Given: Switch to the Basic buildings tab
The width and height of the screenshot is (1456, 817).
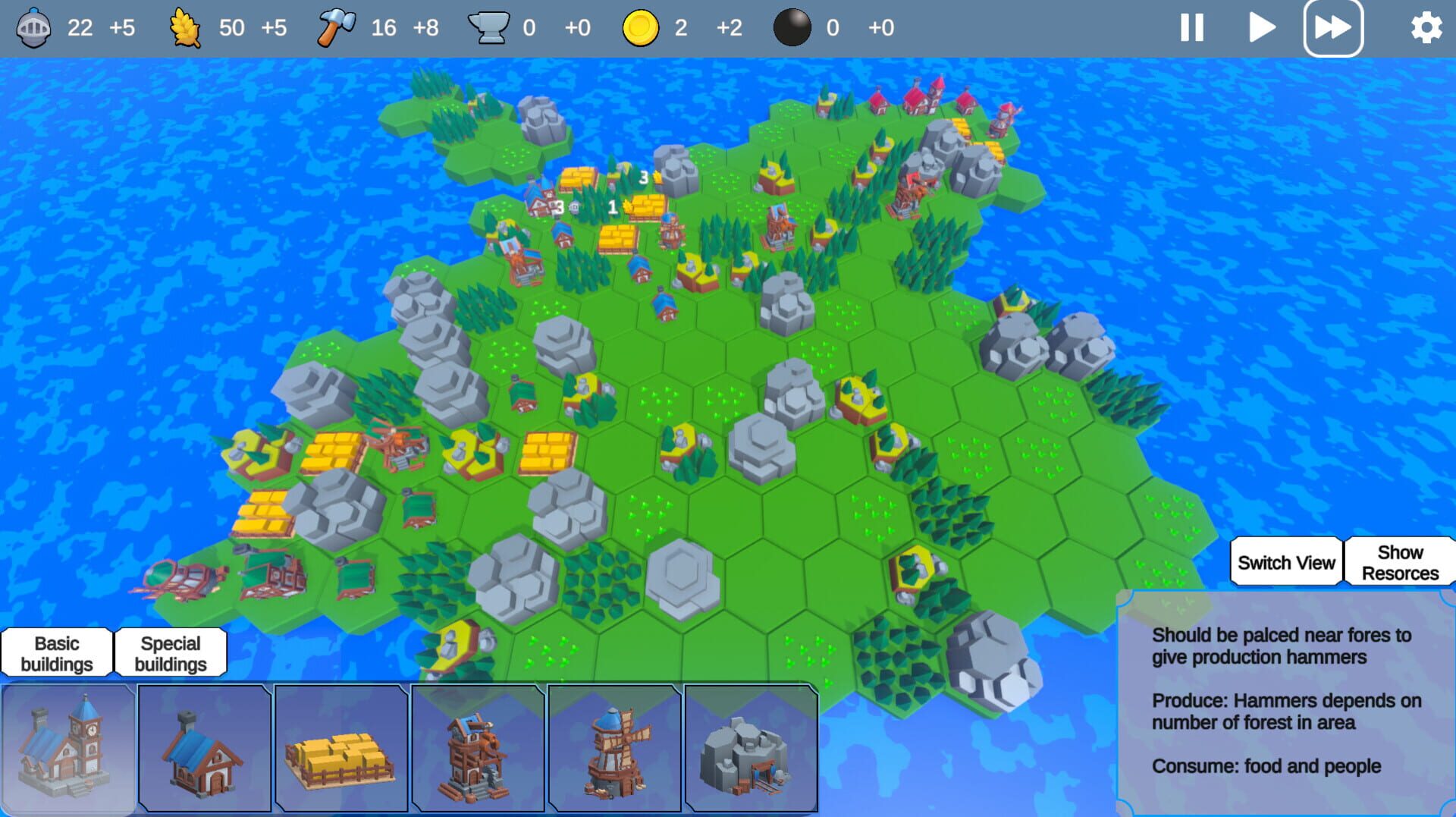Looking at the screenshot, I should (56, 652).
